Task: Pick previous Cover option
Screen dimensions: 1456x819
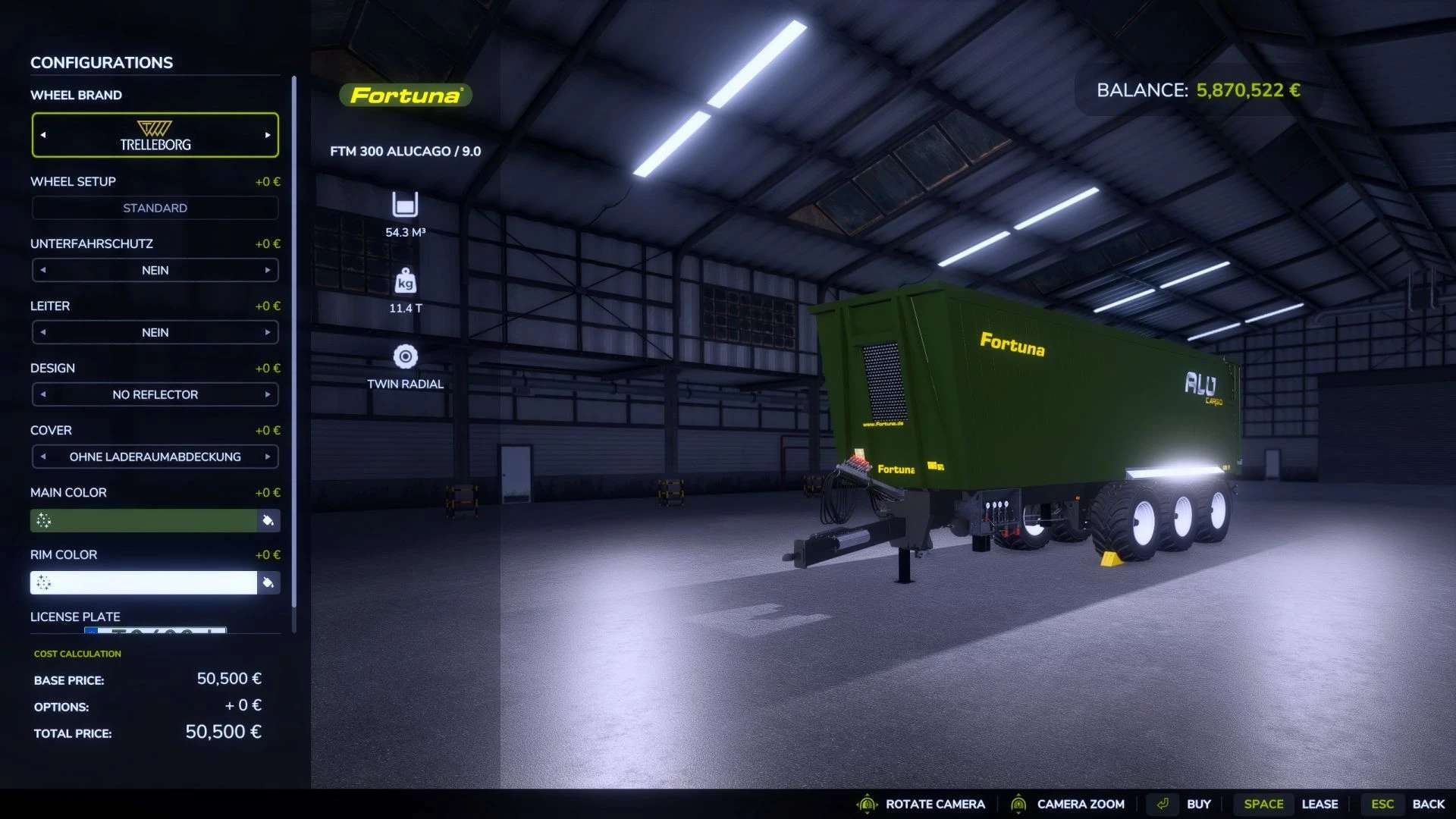Action: [x=43, y=457]
